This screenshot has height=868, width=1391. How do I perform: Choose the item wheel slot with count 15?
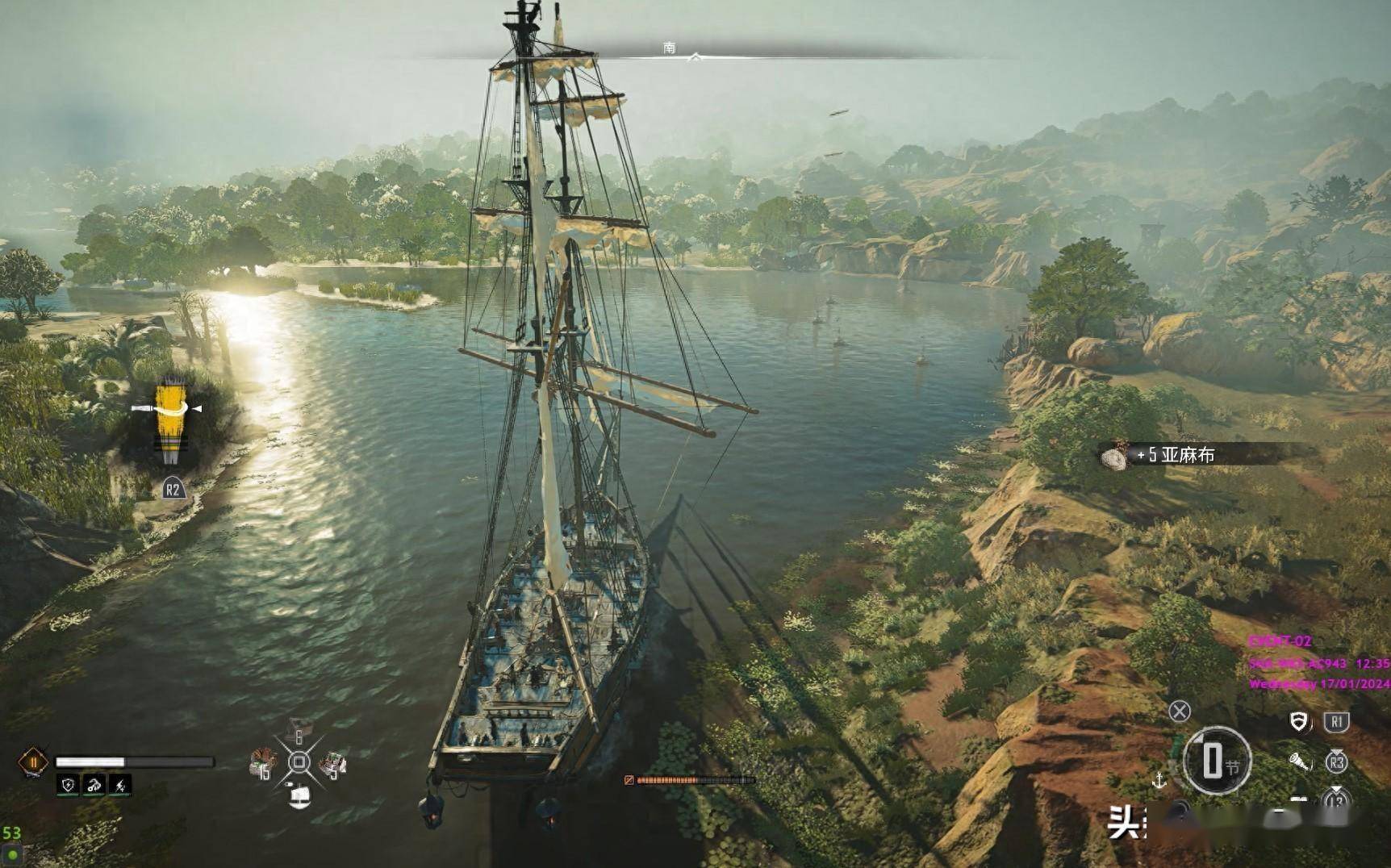point(263,762)
